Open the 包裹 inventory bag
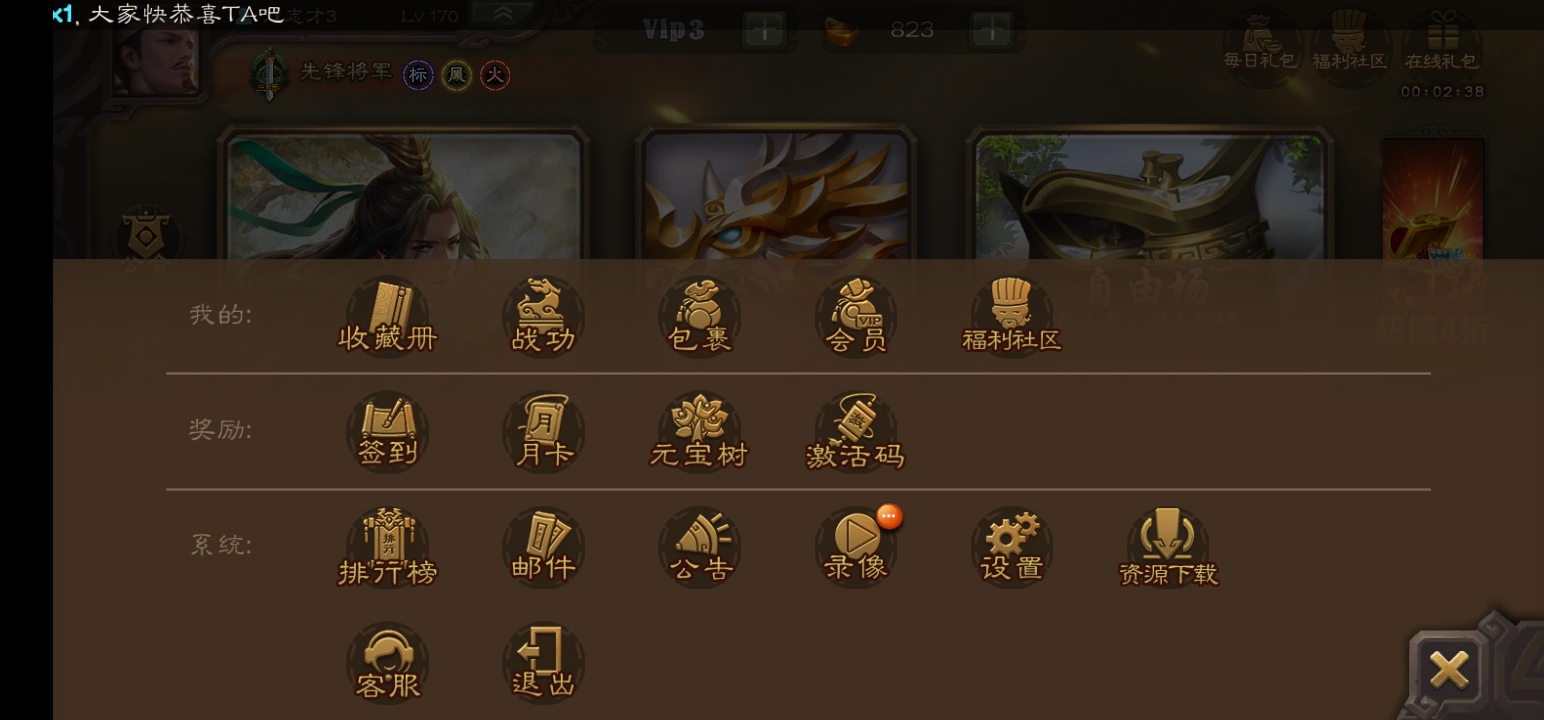Screen dimensions: 1544x720 coord(699,316)
